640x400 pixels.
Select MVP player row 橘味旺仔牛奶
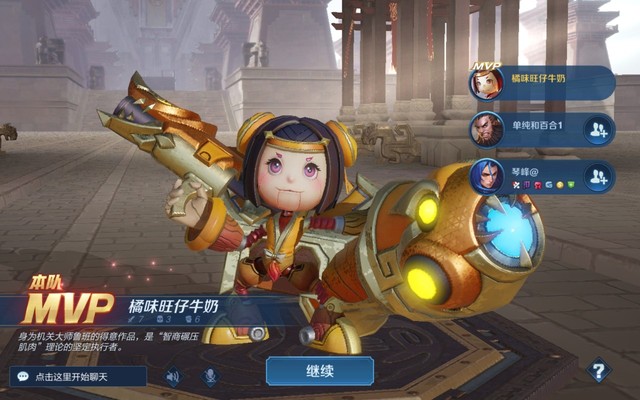pos(545,82)
